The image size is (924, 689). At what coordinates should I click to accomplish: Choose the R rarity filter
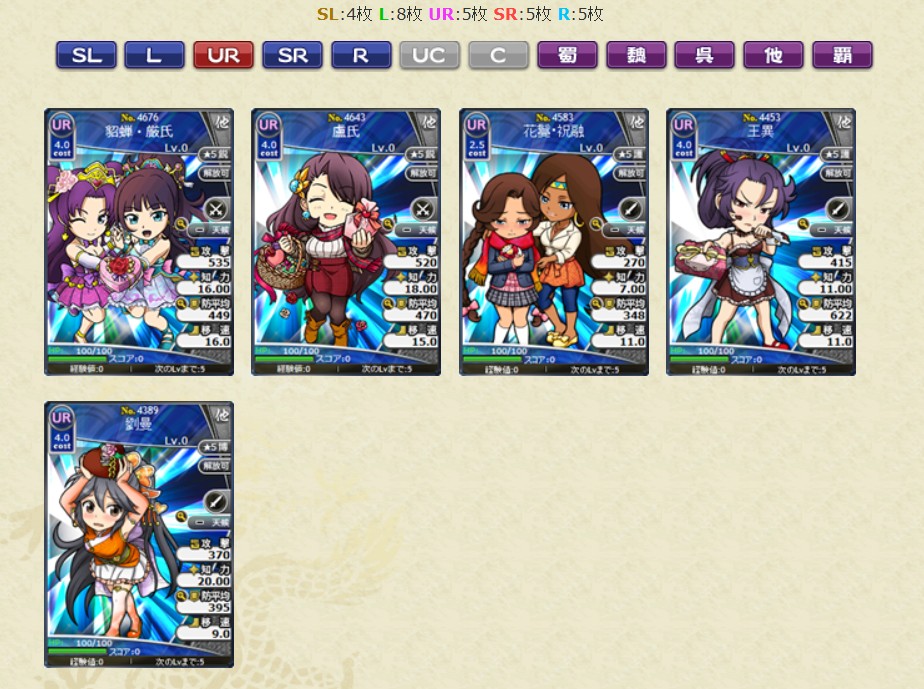pos(360,55)
